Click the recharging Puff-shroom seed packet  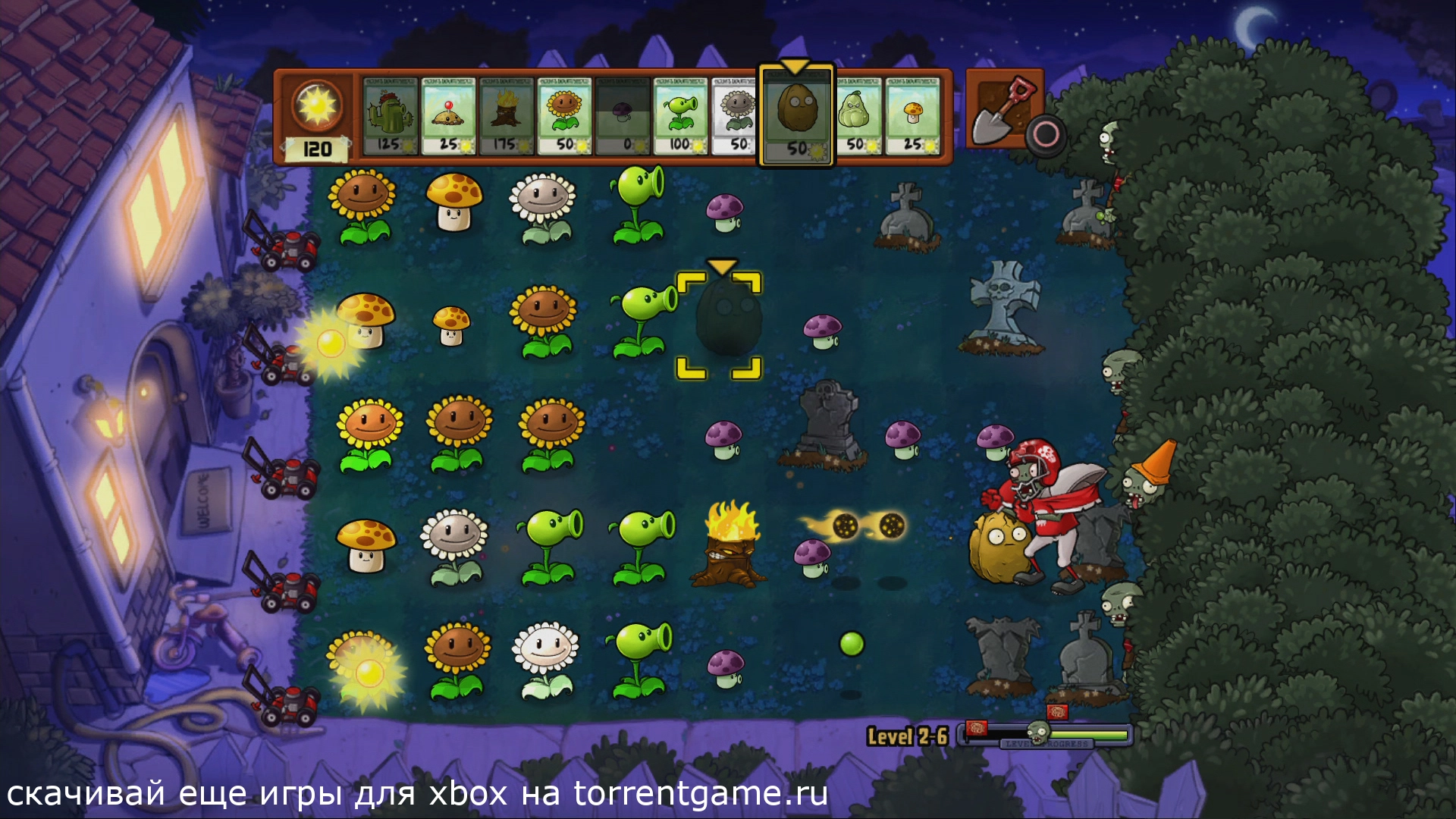coord(623,116)
